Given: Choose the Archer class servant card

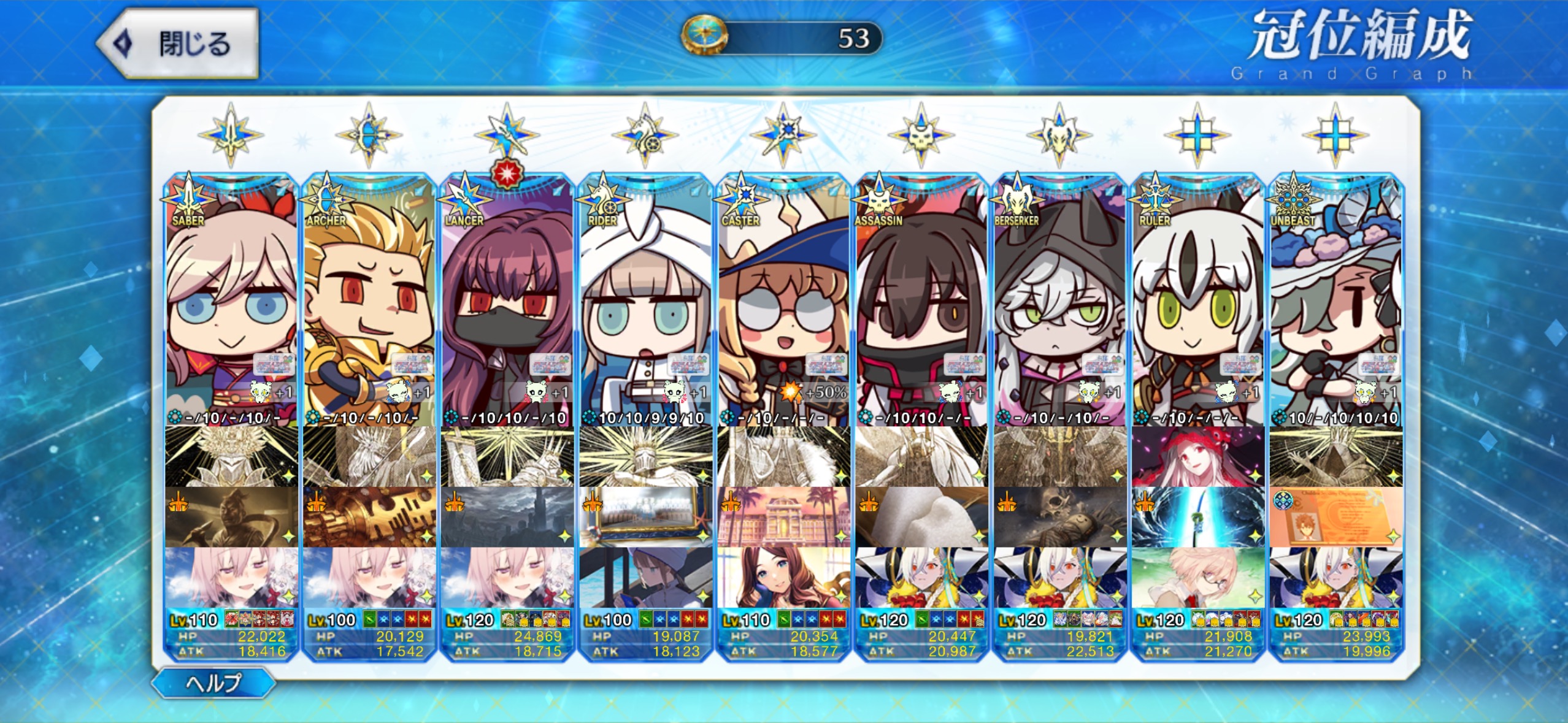Looking at the screenshot, I should (369, 307).
